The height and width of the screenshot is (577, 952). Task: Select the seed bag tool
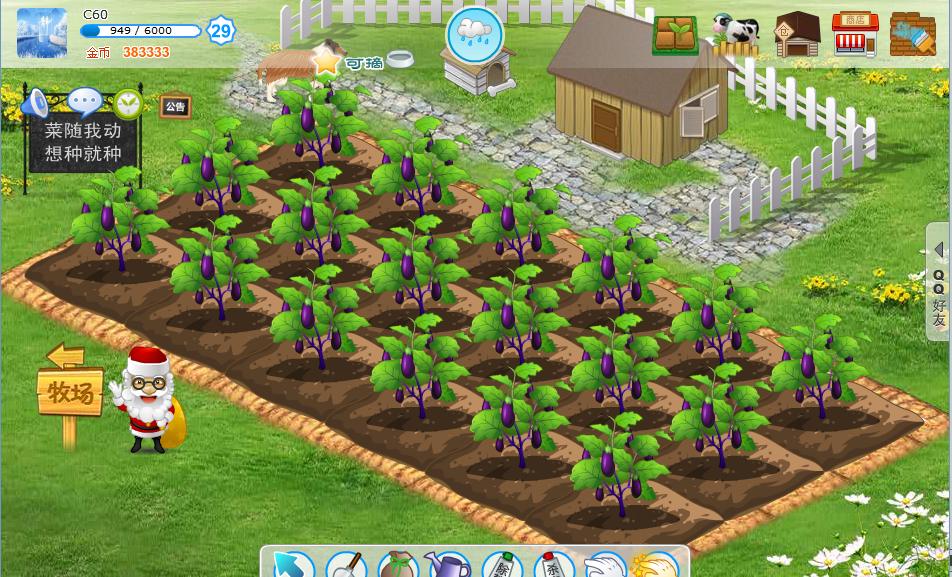pos(398,566)
